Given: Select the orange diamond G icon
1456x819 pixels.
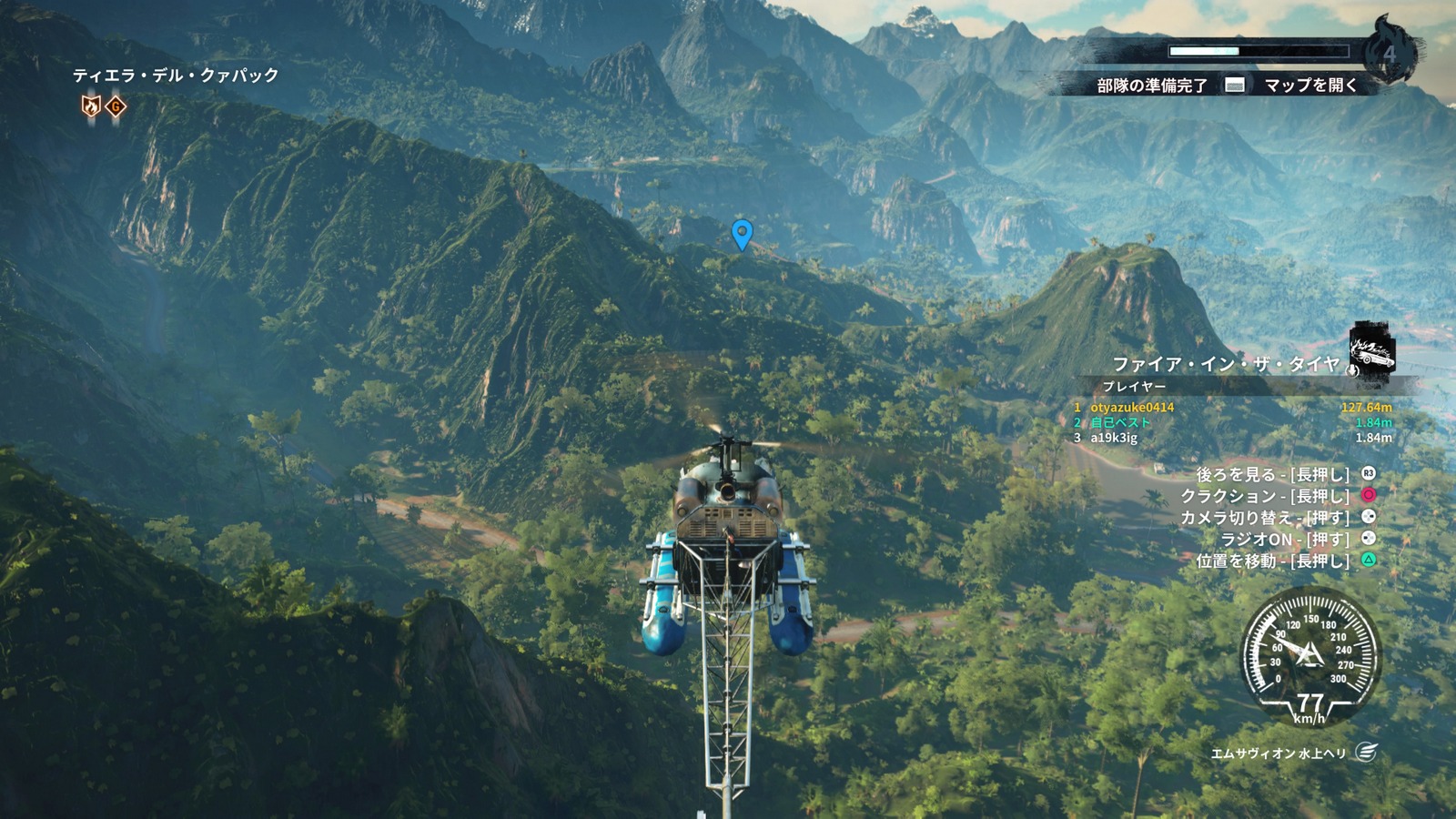Looking at the screenshot, I should (x=116, y=106).
